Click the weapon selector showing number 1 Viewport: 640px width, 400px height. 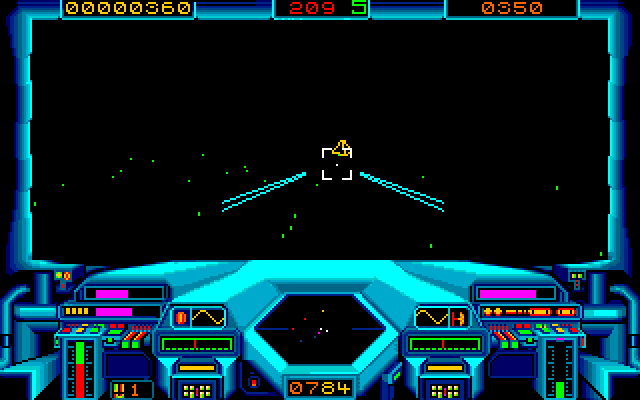click(x=131, y=388)
